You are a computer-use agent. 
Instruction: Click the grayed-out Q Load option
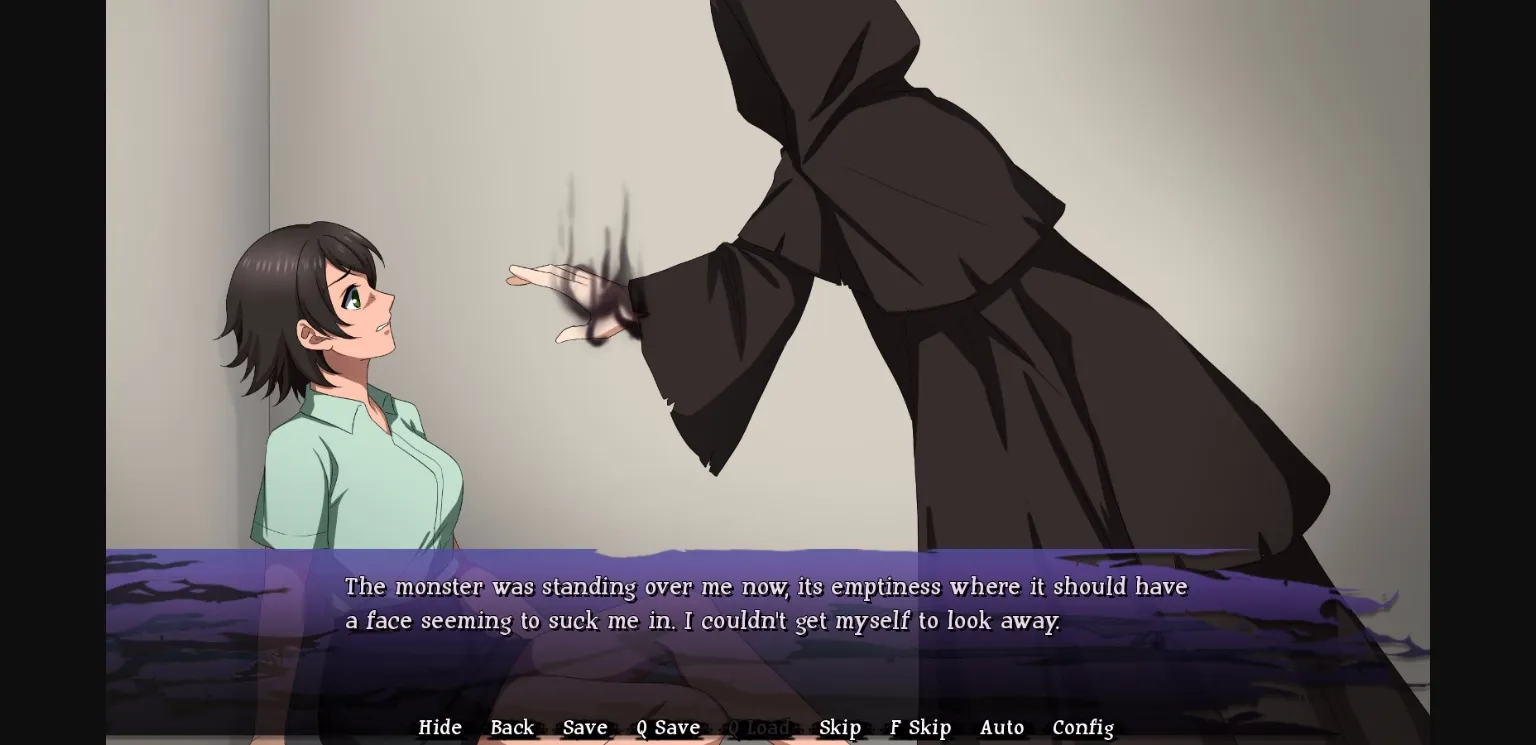[x=758, y=727]
